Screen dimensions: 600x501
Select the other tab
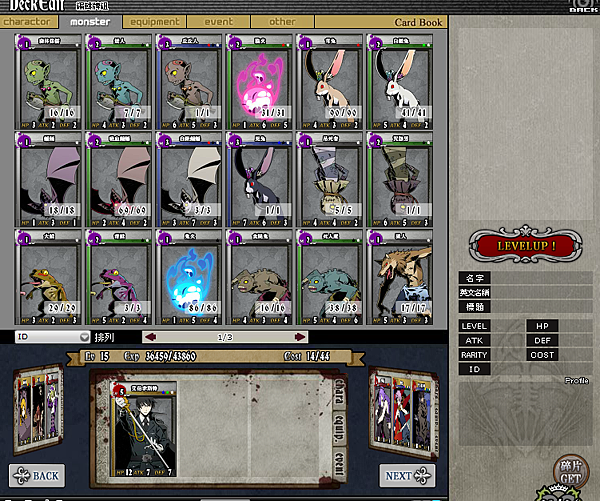click(x=282, y=21)
